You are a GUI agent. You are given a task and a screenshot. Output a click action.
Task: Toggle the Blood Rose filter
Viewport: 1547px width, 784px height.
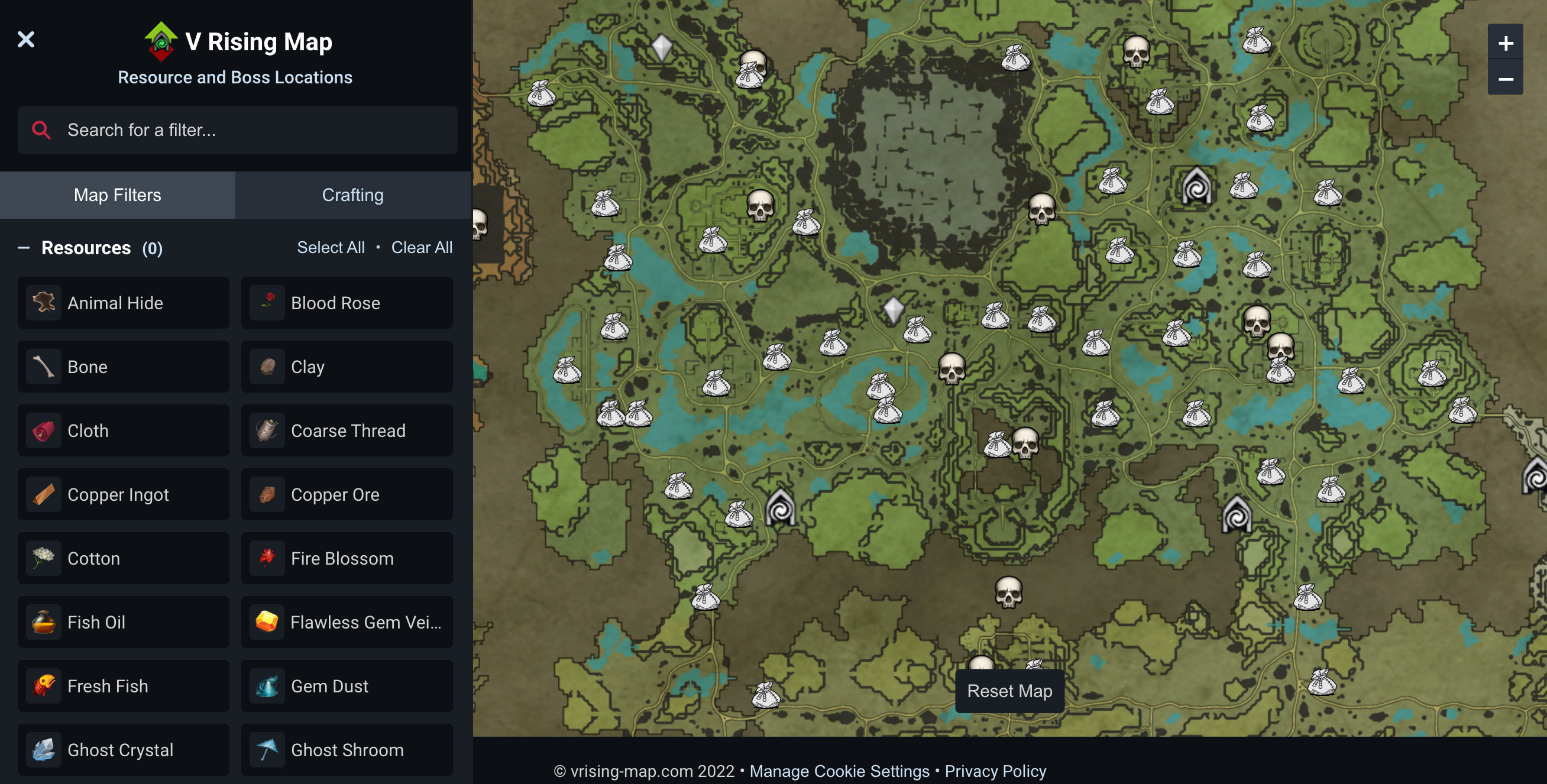(x=347, y=303)
